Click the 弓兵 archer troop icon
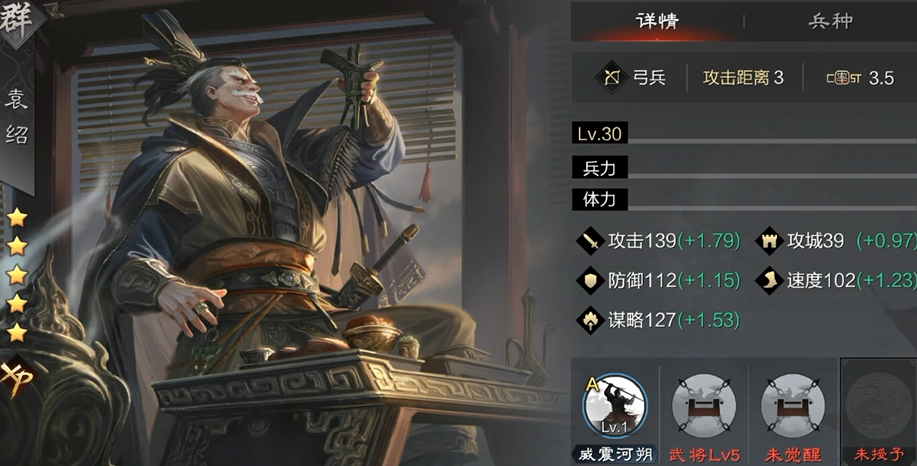The width and height of the screenshot is (917, 466). pos(610,77)
